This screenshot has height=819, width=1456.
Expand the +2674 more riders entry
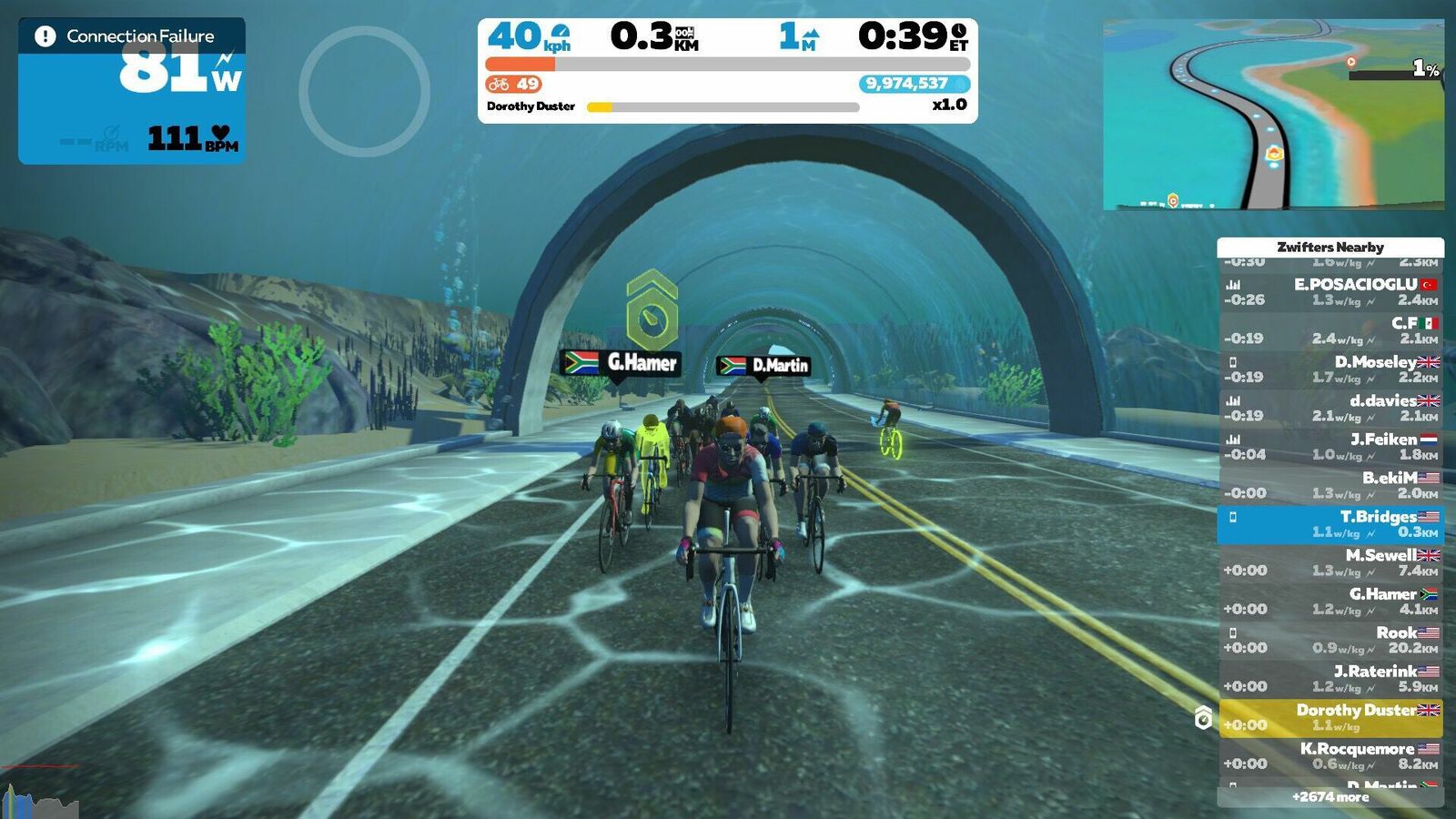point(1330,797)
